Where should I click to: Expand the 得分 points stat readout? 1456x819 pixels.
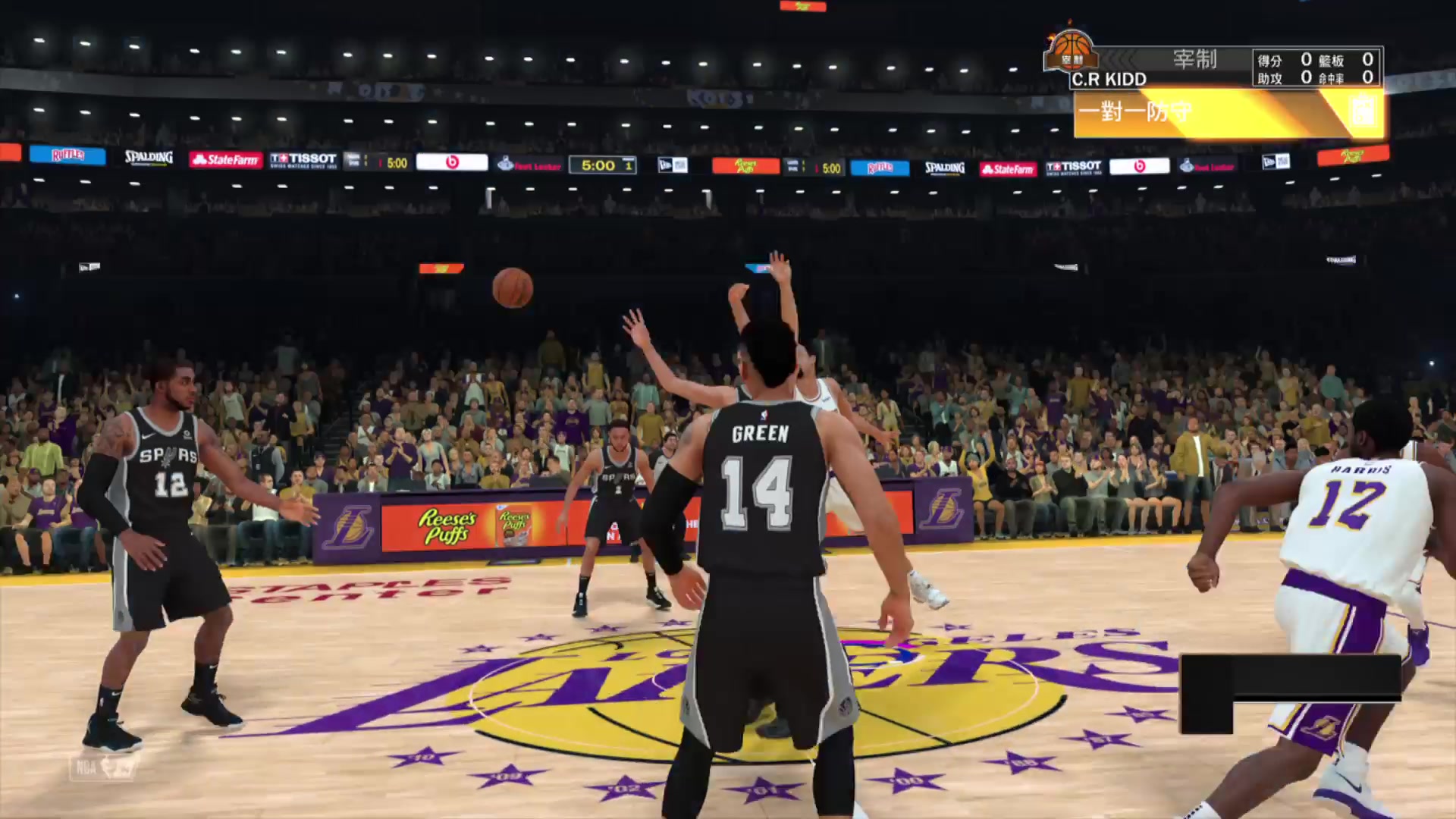tap(1271, 61)
